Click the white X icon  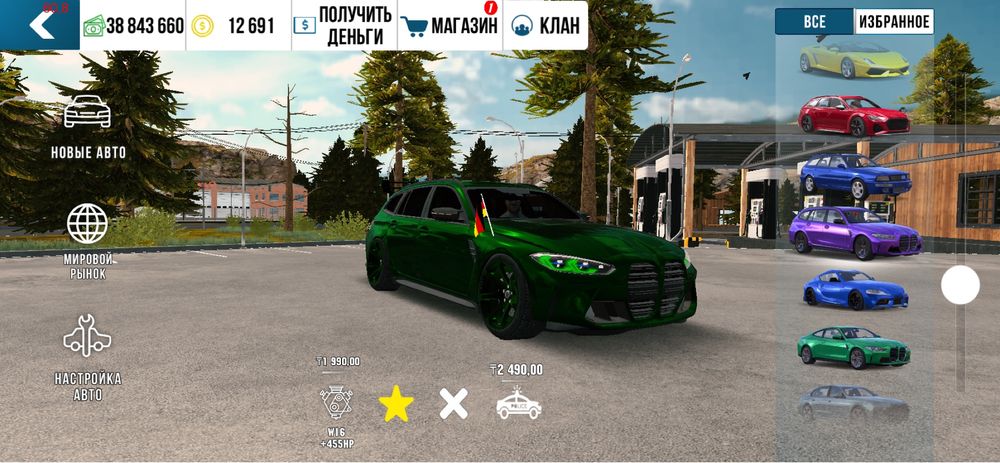click(454, 403)
